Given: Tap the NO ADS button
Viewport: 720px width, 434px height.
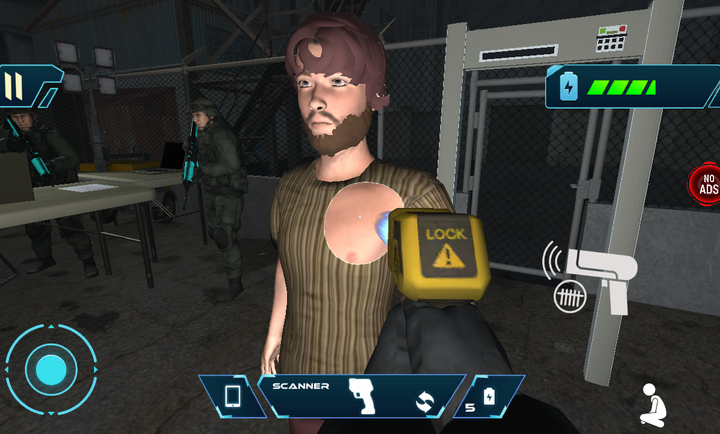Looking at the screenshot, I should [x=706, y=183].
